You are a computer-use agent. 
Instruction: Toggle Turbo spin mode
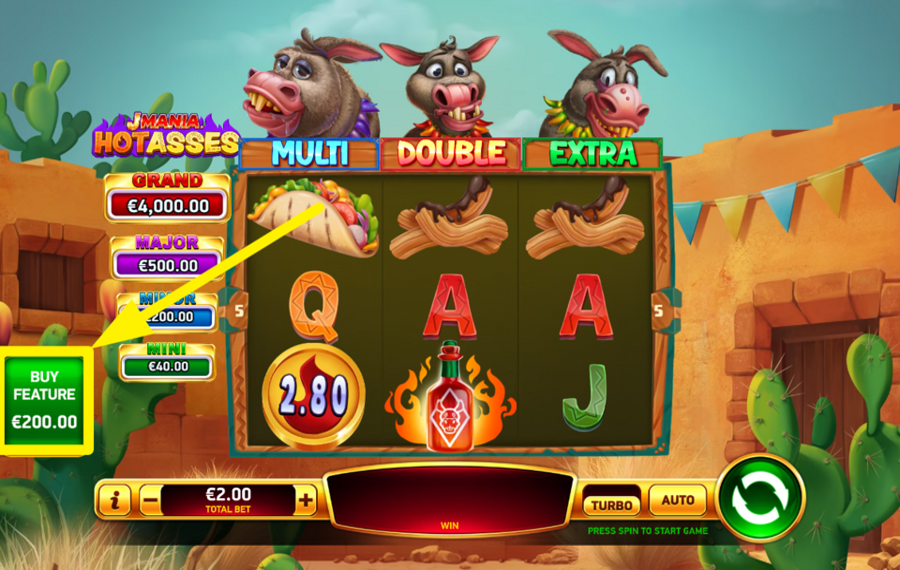[x=611, y=504]
